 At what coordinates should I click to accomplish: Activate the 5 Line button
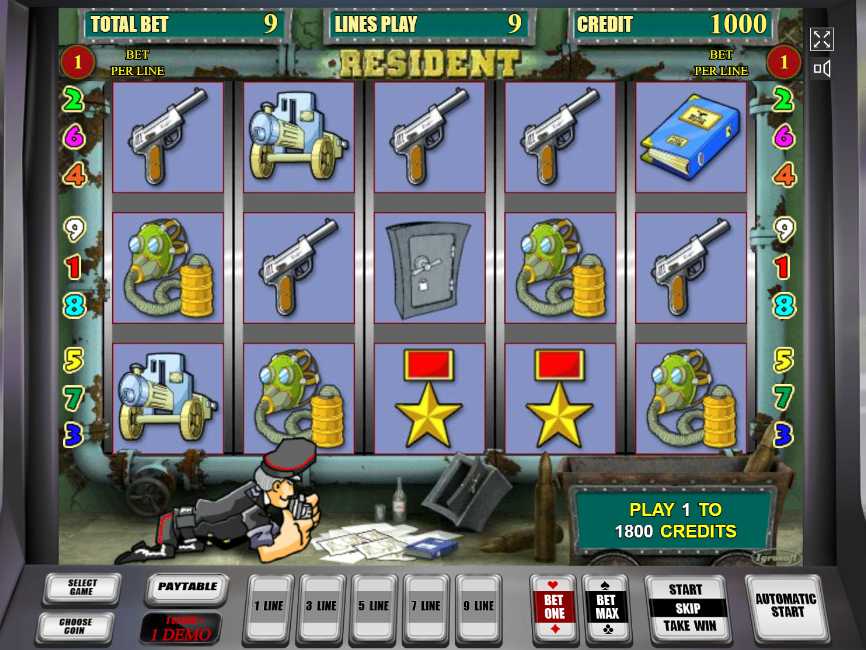374,607
